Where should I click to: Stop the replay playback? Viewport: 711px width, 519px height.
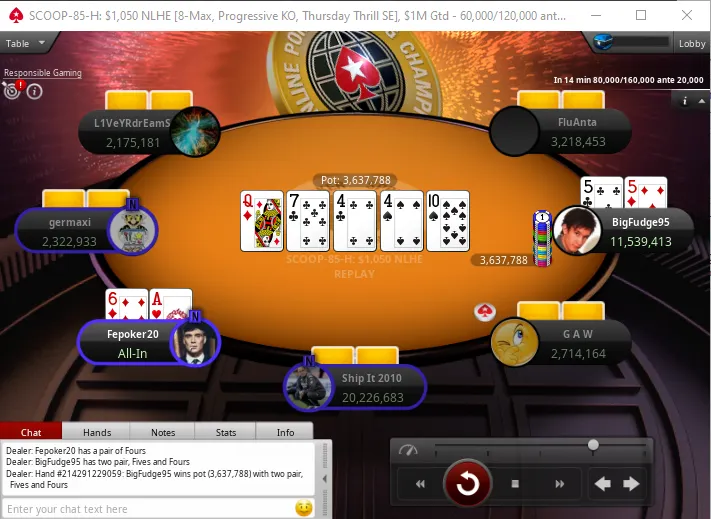point(515,484)
